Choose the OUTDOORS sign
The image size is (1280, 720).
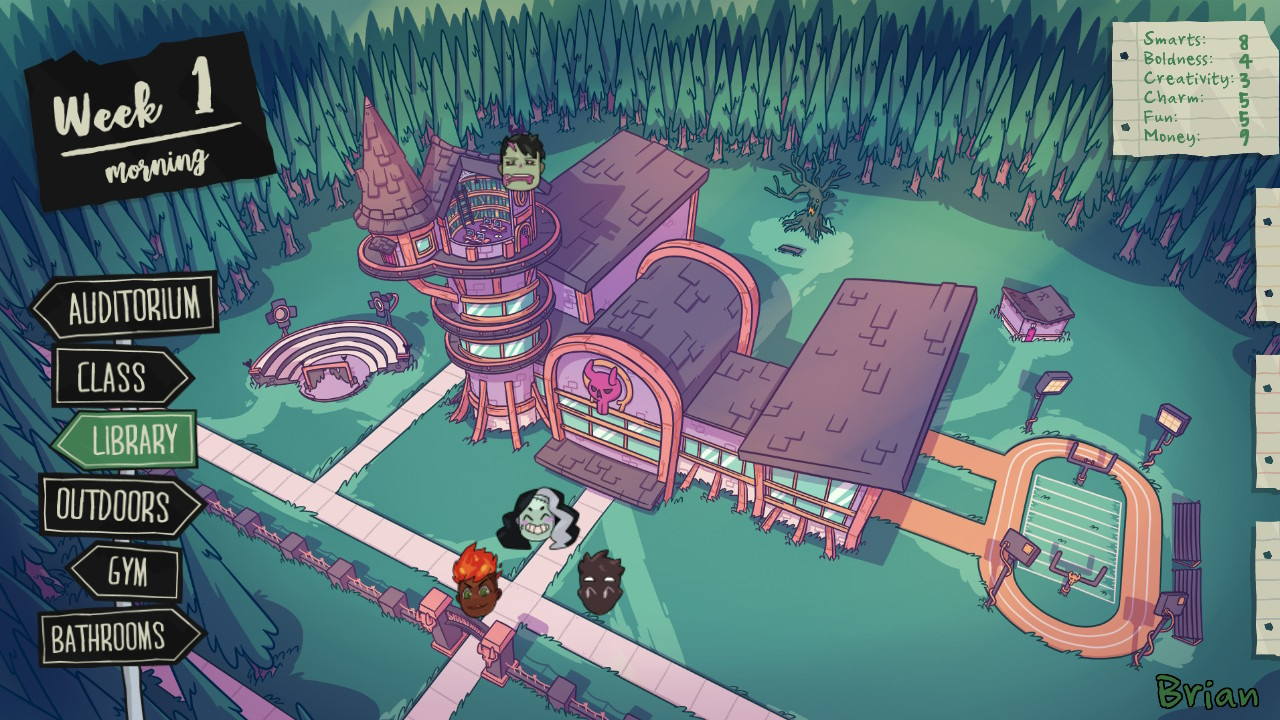pyautogui.click(x=112, y=504)
